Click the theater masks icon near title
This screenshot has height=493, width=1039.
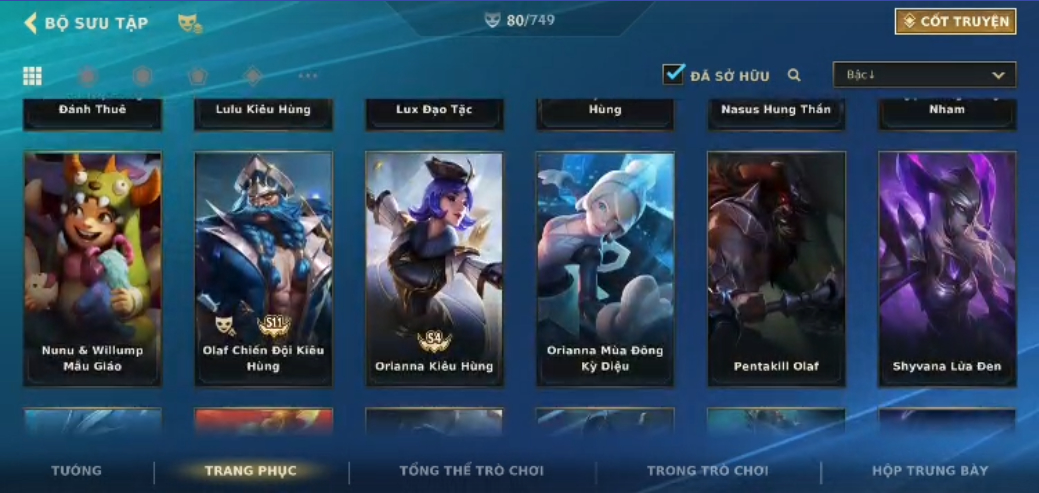(188, 23)
